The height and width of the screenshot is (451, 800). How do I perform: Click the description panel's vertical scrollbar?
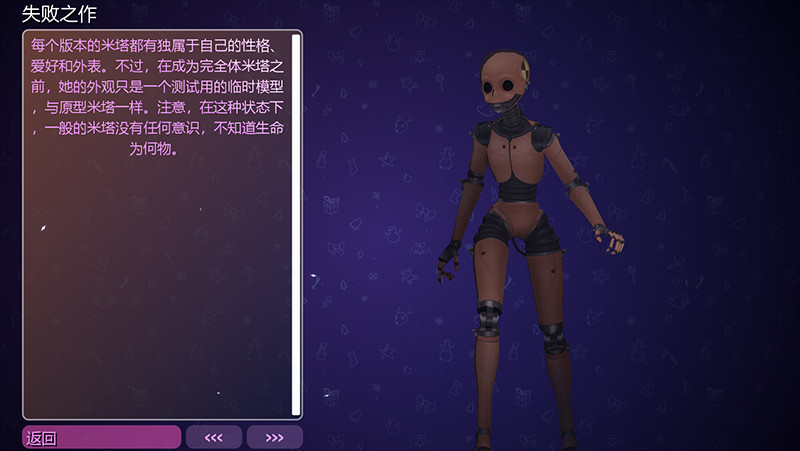click(x=296, y=225)
